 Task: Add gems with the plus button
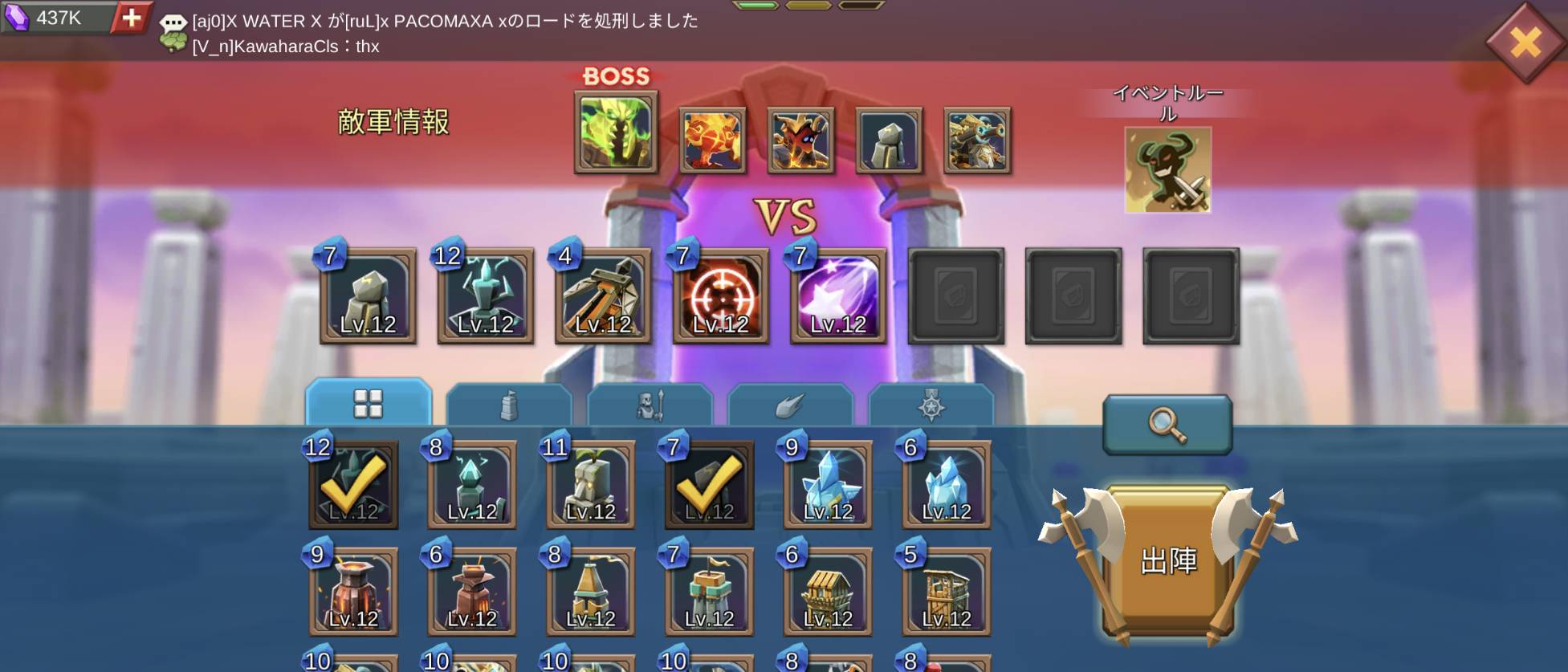point(132,17)
